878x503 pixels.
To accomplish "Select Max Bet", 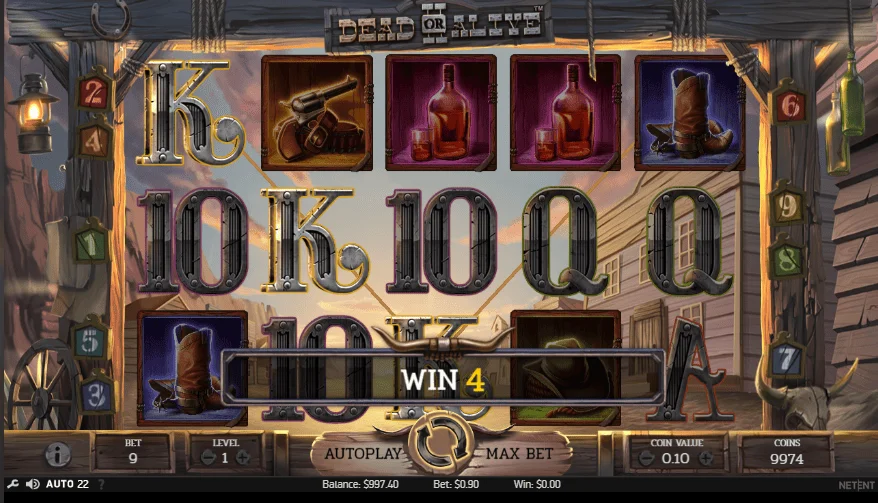I will [519, 453].
